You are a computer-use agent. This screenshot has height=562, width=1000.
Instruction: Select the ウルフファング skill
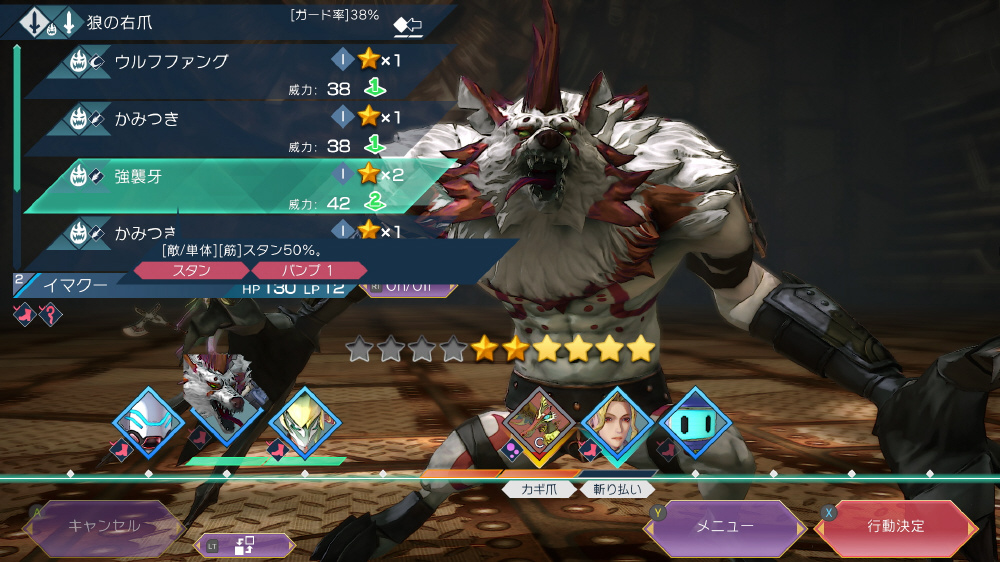pyautogui.click(x=171, y=61)
